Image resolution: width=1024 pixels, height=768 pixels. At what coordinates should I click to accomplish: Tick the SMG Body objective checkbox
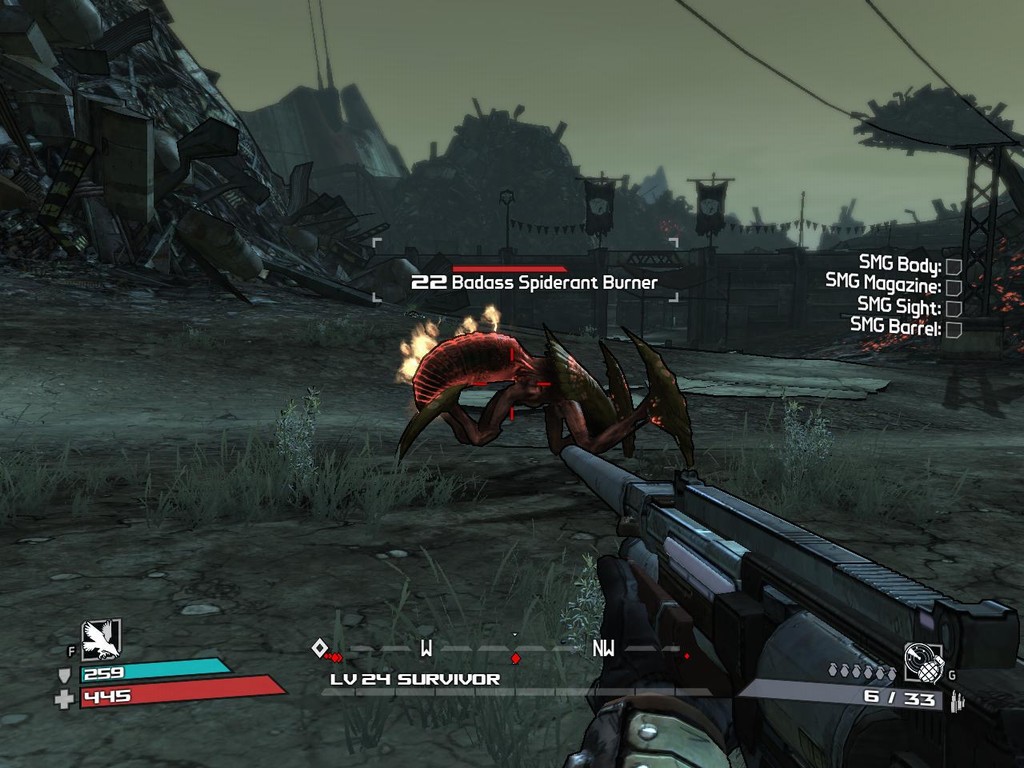[x=953, y=266]
